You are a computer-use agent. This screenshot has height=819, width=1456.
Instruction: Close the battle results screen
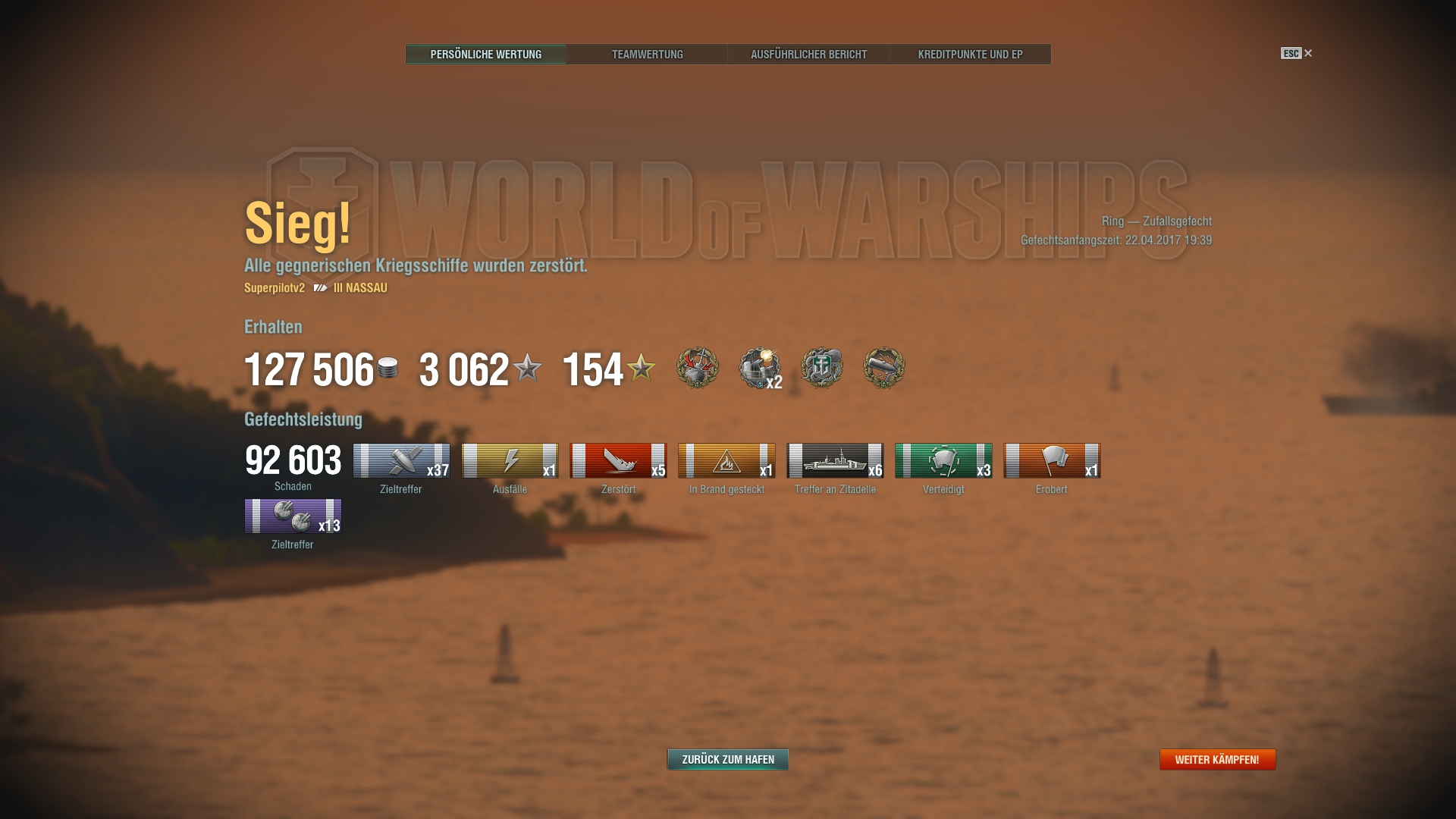tap(1307, 53)
